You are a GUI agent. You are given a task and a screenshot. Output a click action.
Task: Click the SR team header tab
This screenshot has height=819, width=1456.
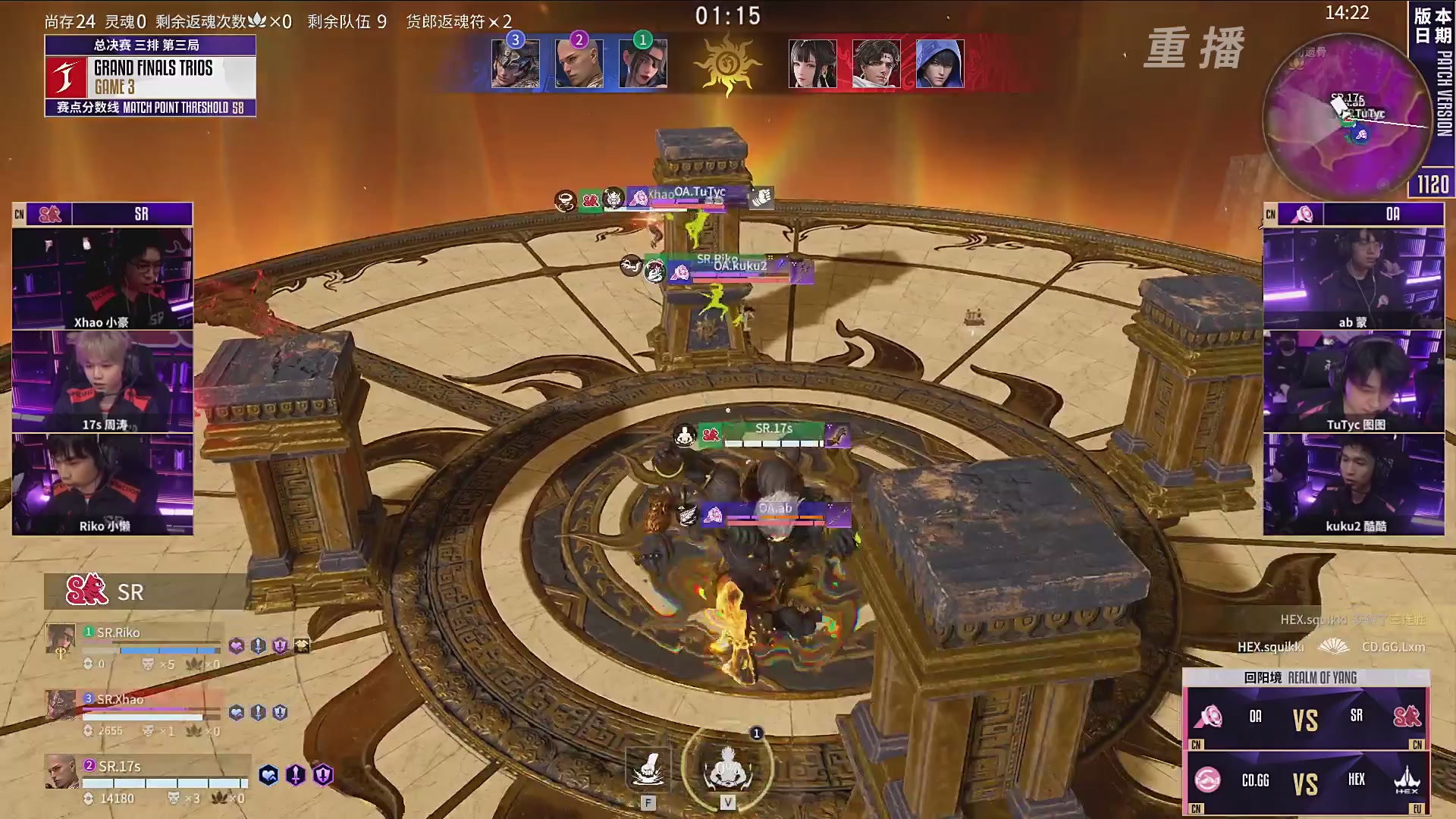102,215
